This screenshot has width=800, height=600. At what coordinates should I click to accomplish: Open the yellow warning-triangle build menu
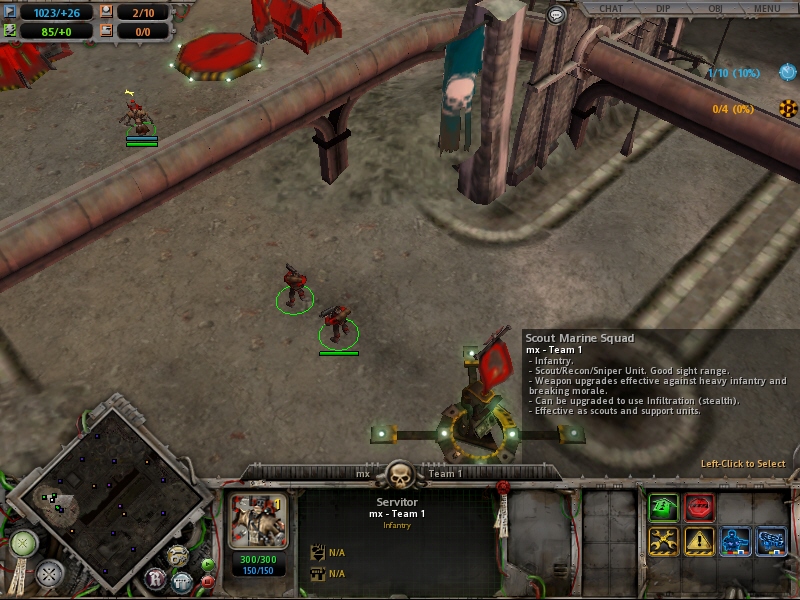[699, 541]
